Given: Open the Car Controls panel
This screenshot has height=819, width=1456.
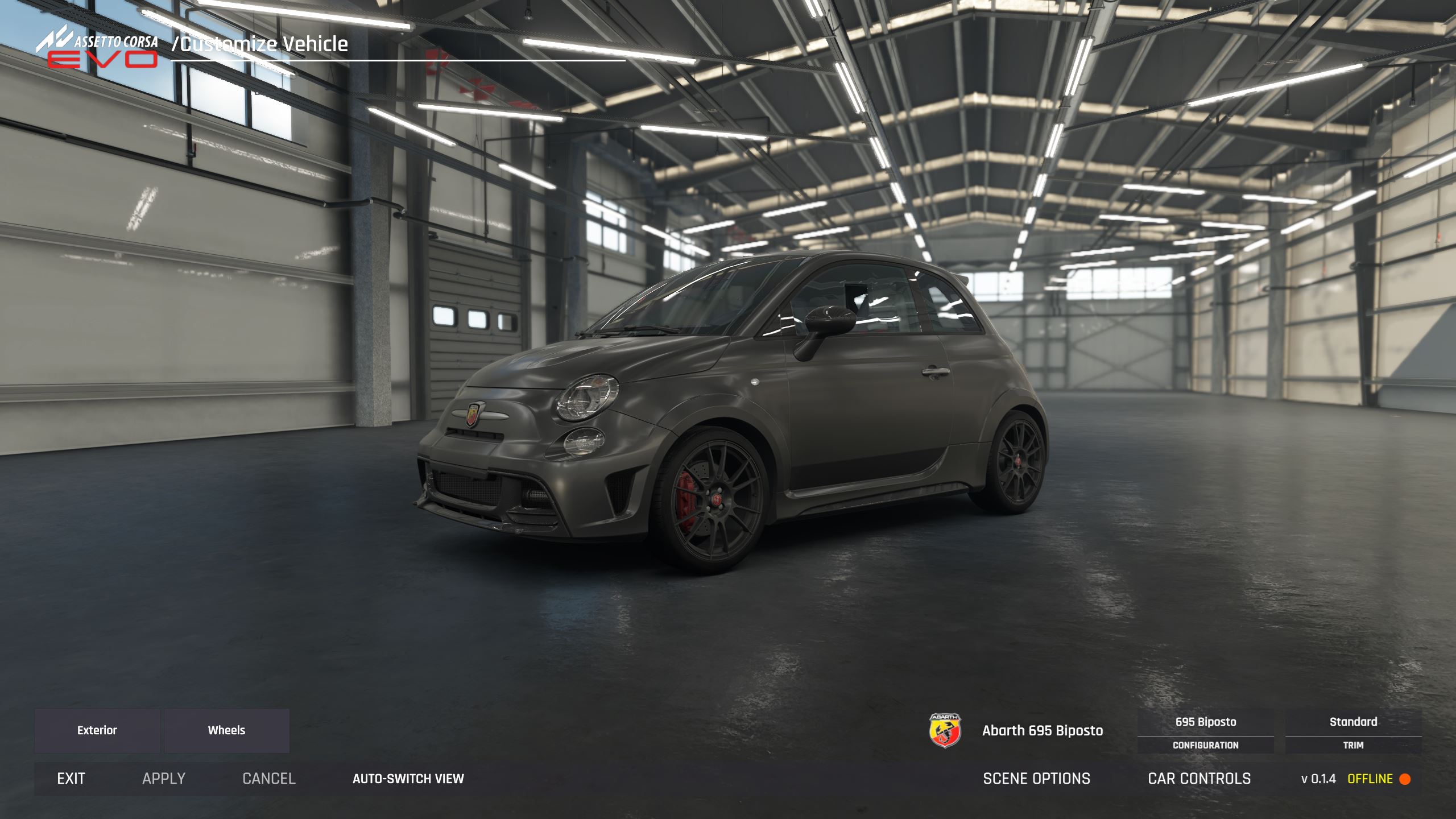Looking at the screenshot, I should point(1199,779).
